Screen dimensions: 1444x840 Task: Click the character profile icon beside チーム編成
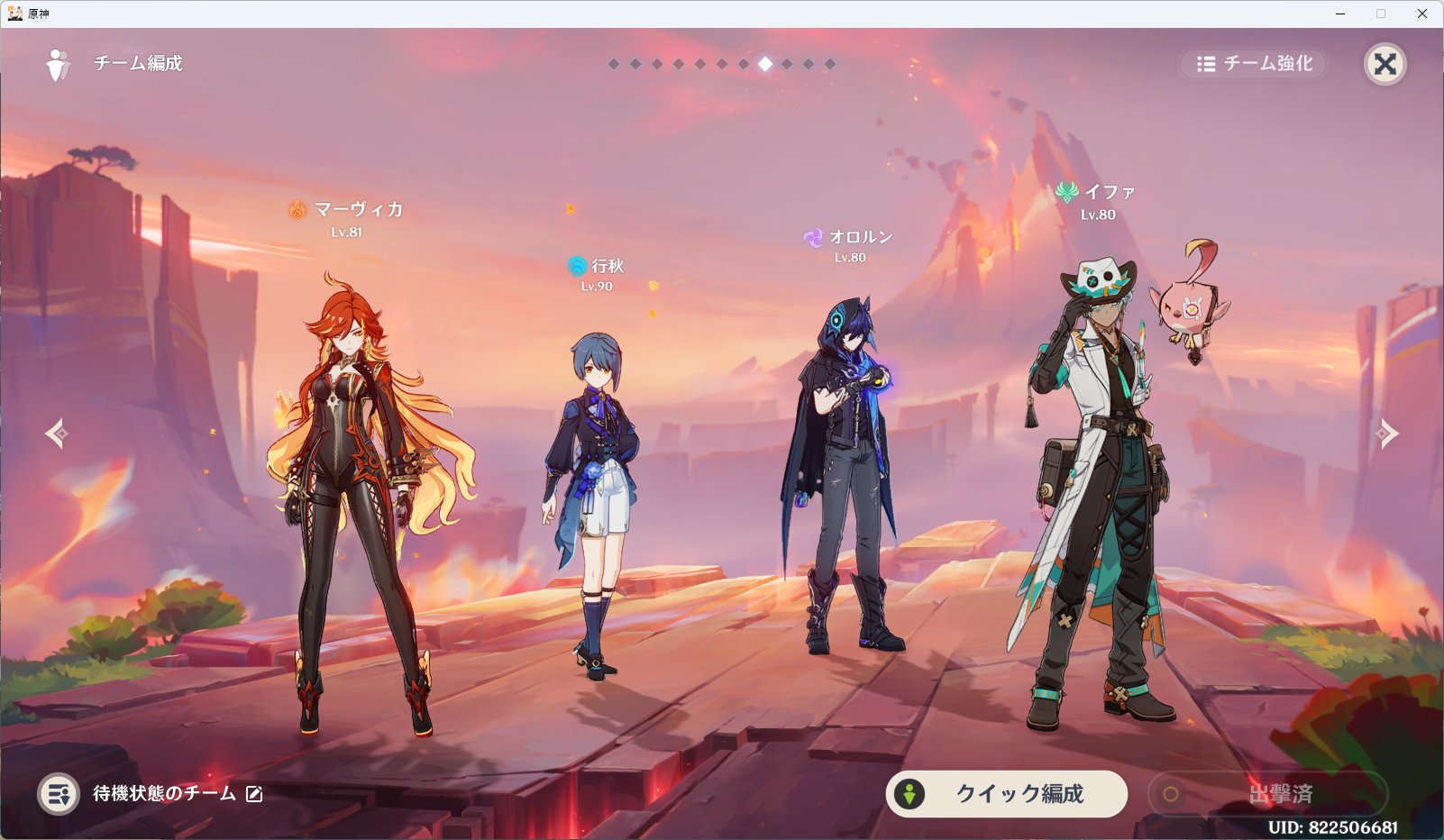[x=59, y=64]
